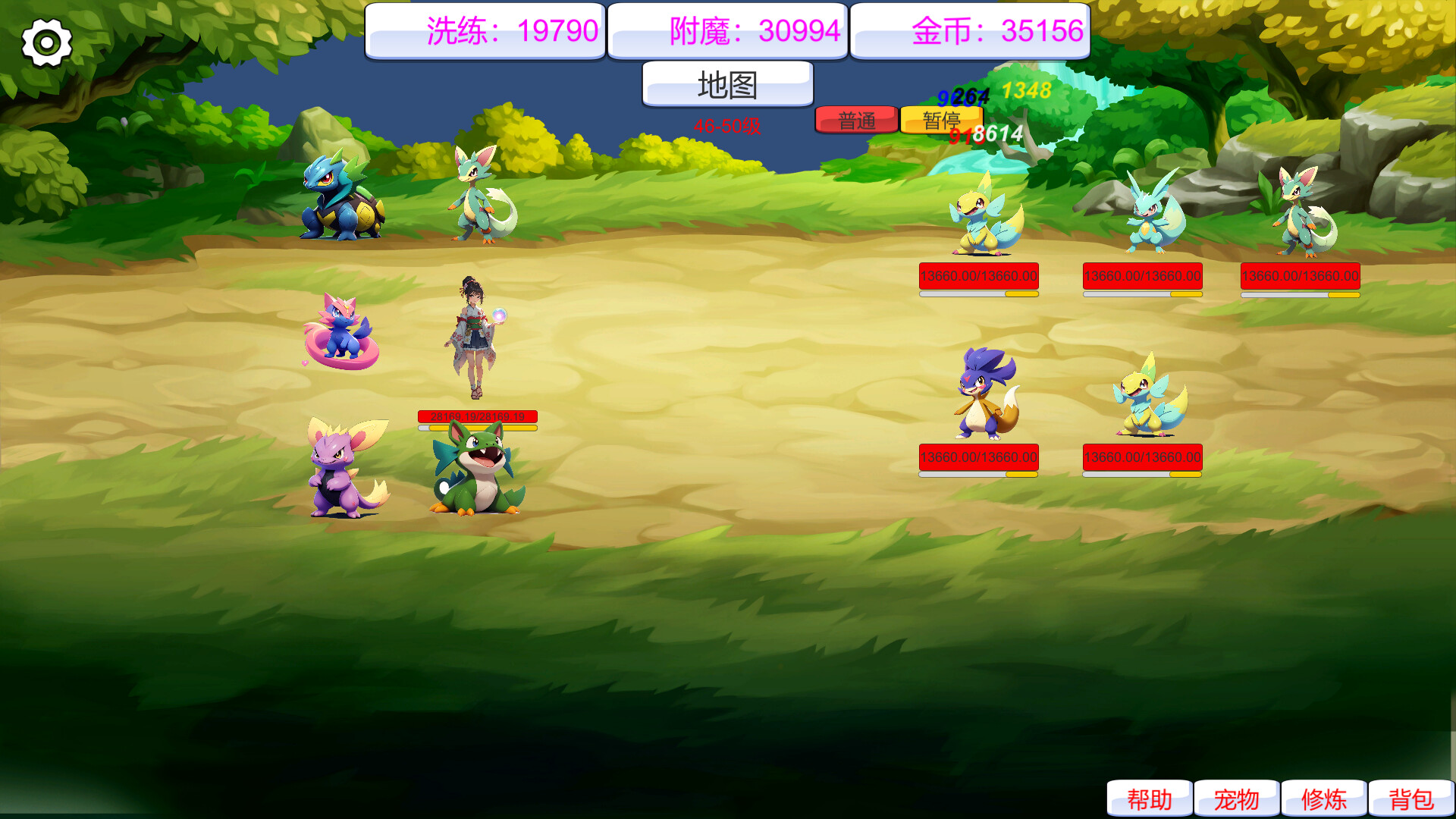
Task: Switch battle mode with the 普通 button
Action: [857, 119]
